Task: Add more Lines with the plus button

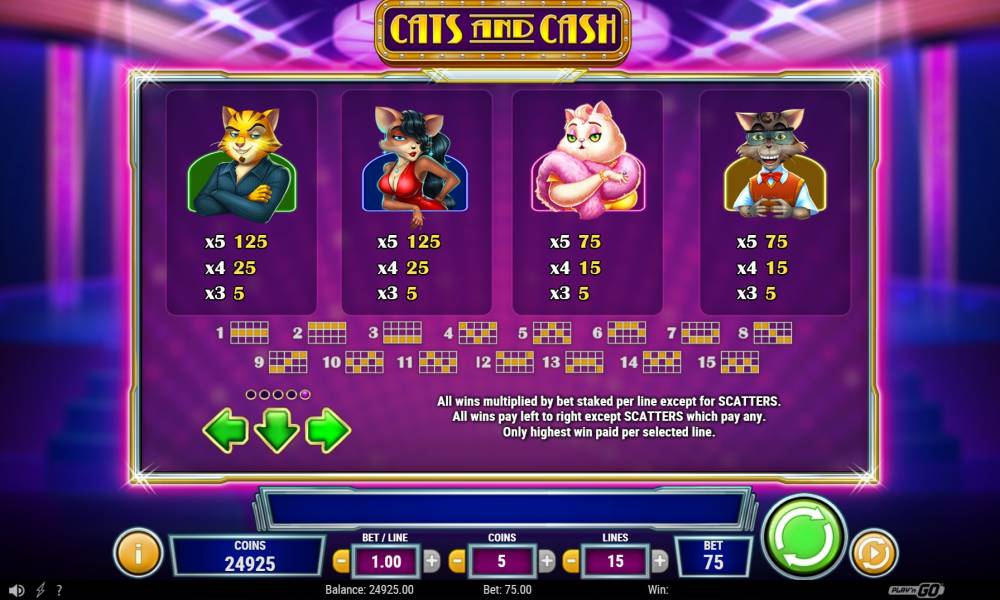Action: 660,561
